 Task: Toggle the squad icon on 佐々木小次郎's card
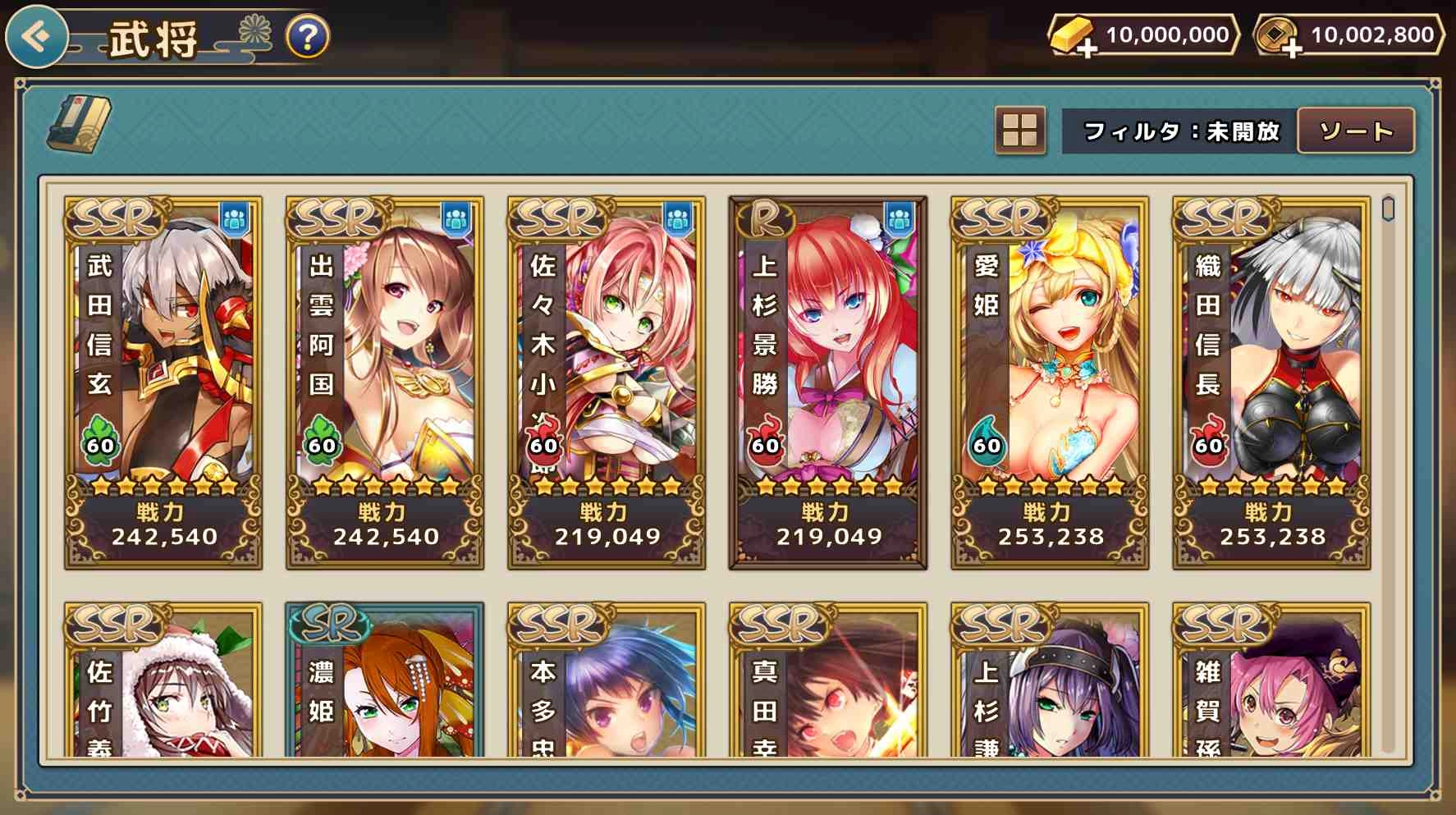[x=679, y=218]
